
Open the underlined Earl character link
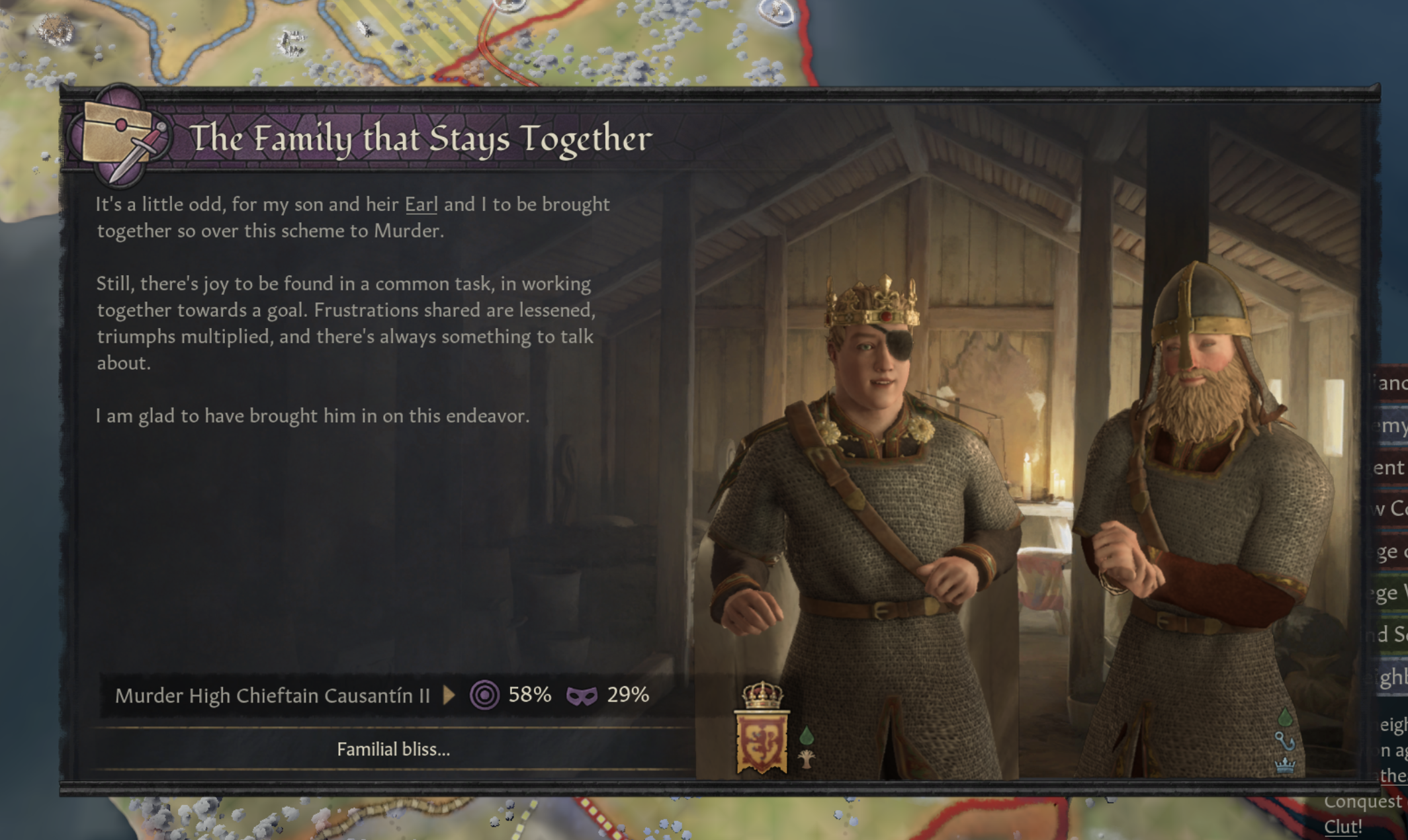click(421, 204)
